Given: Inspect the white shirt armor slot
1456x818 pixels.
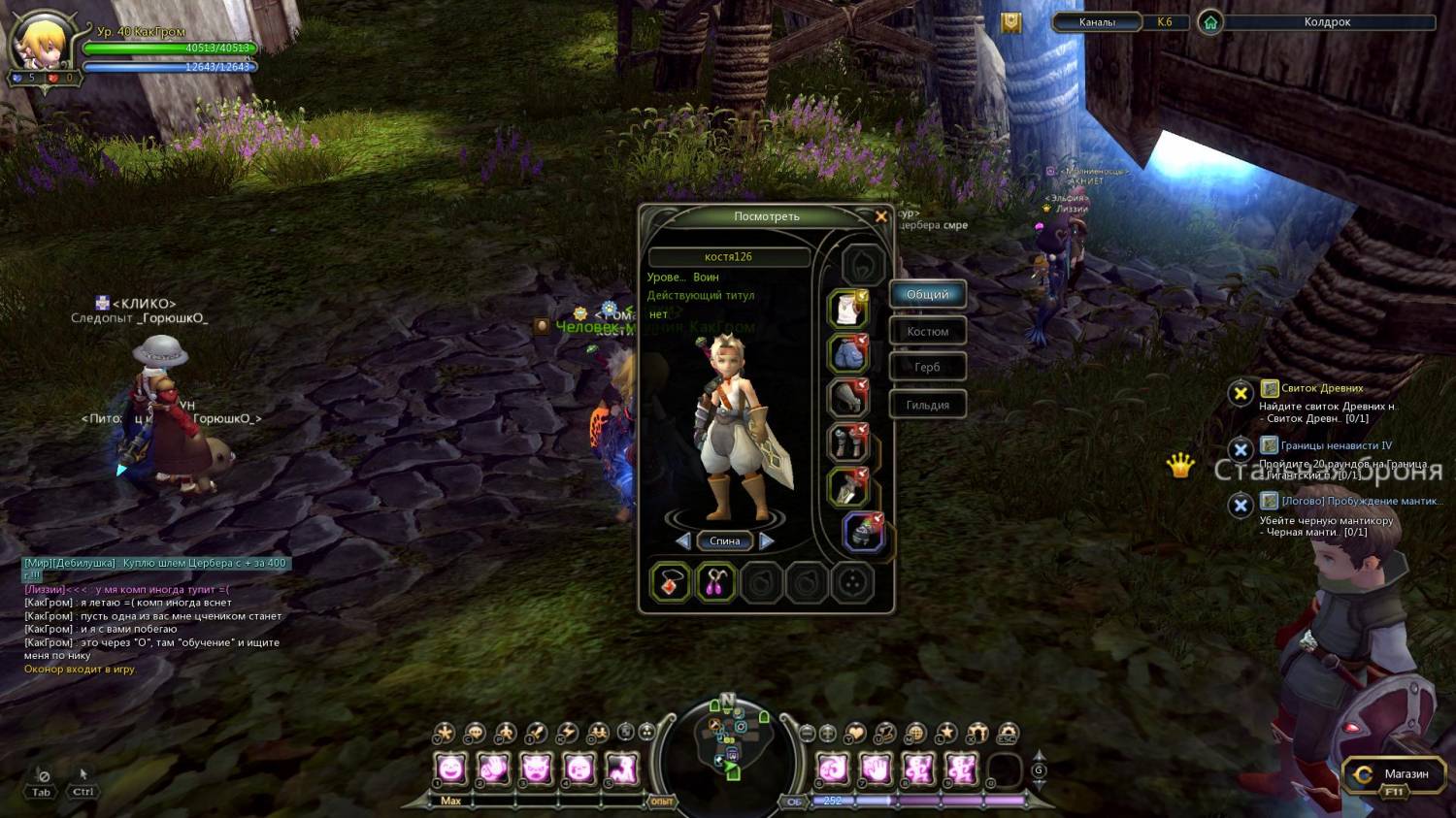Looking at the screenshot, I should [847, 309].
